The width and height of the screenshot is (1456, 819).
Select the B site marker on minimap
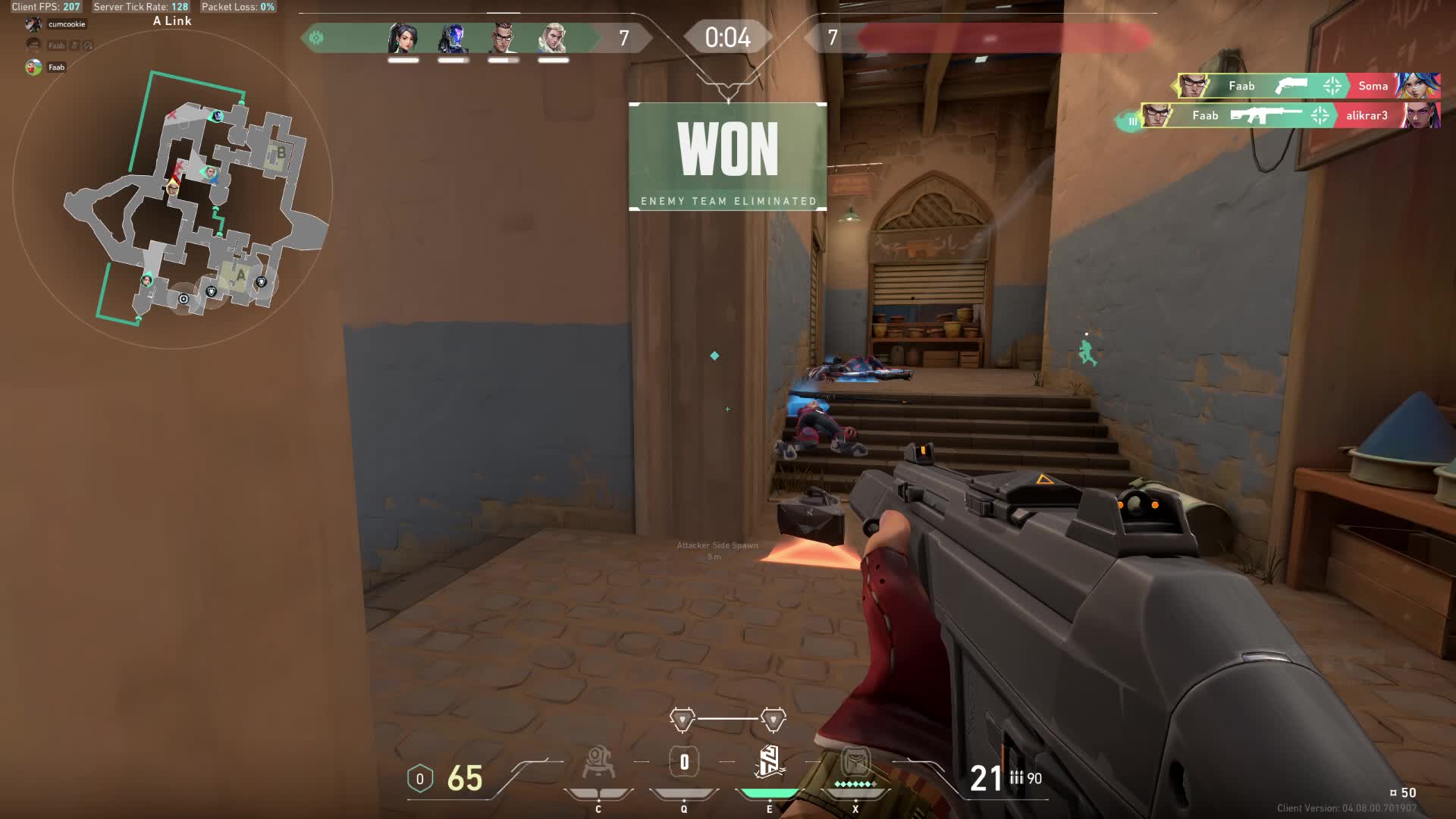[x=280, y=152]
